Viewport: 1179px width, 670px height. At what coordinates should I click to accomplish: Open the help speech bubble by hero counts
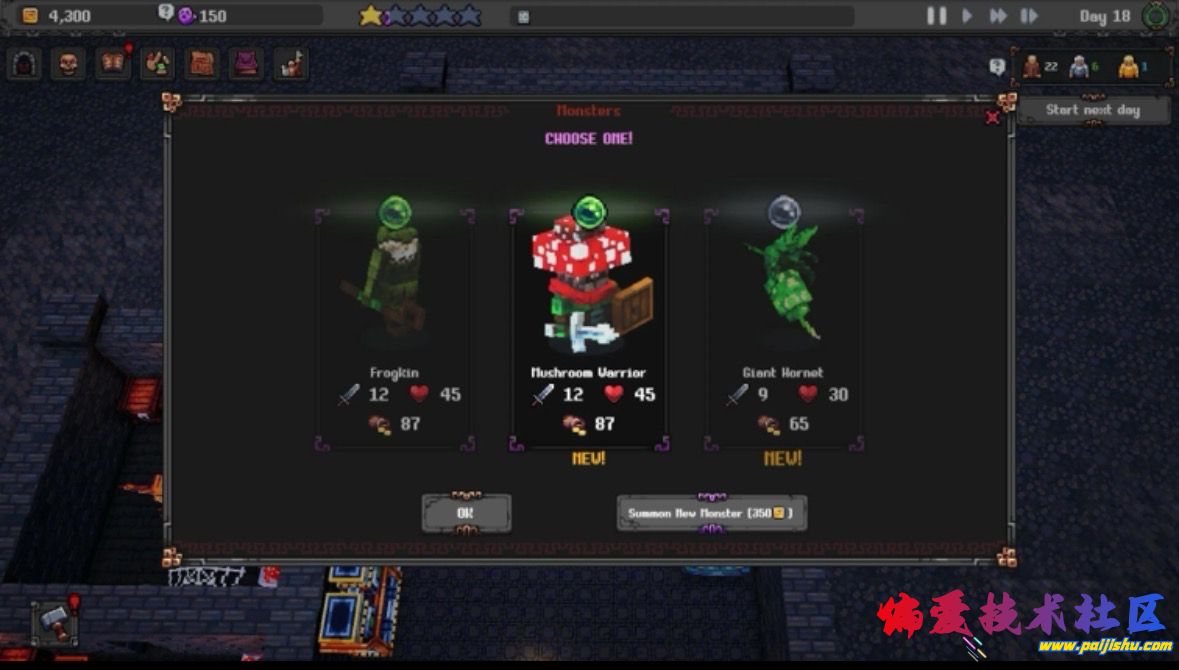[997, 67]
